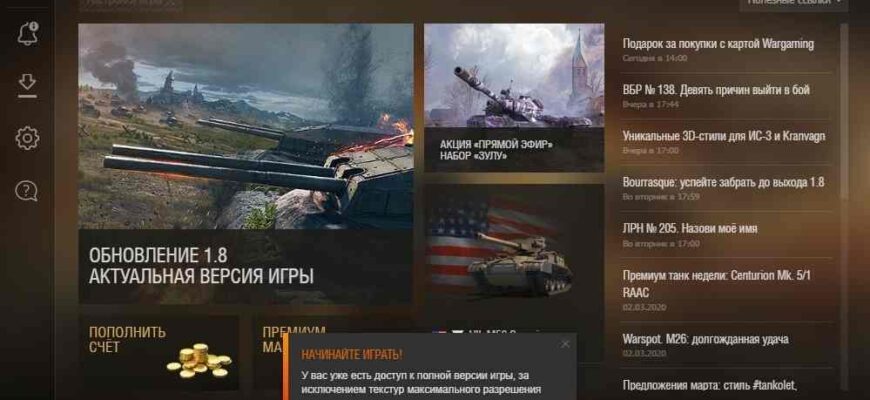Open the АКЦИЯ «ПРЯМОЙ ЭФИР» НАБОР «ЗУЛУ» banner

(x=513, y=97)
